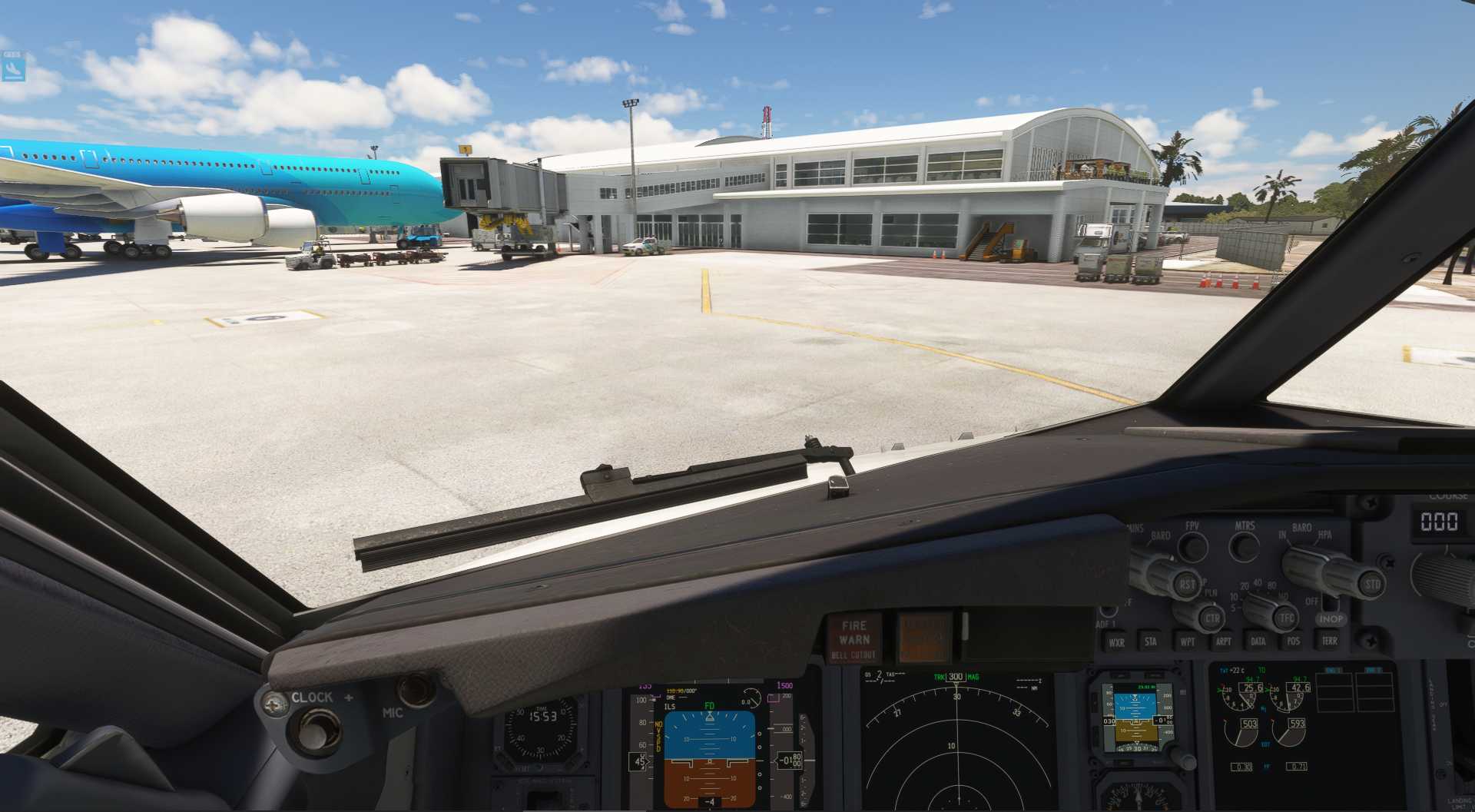The image size is (1475, 812).
Task: Click the MIC pushbutton on the glareshield
Action: click(415, 689)
